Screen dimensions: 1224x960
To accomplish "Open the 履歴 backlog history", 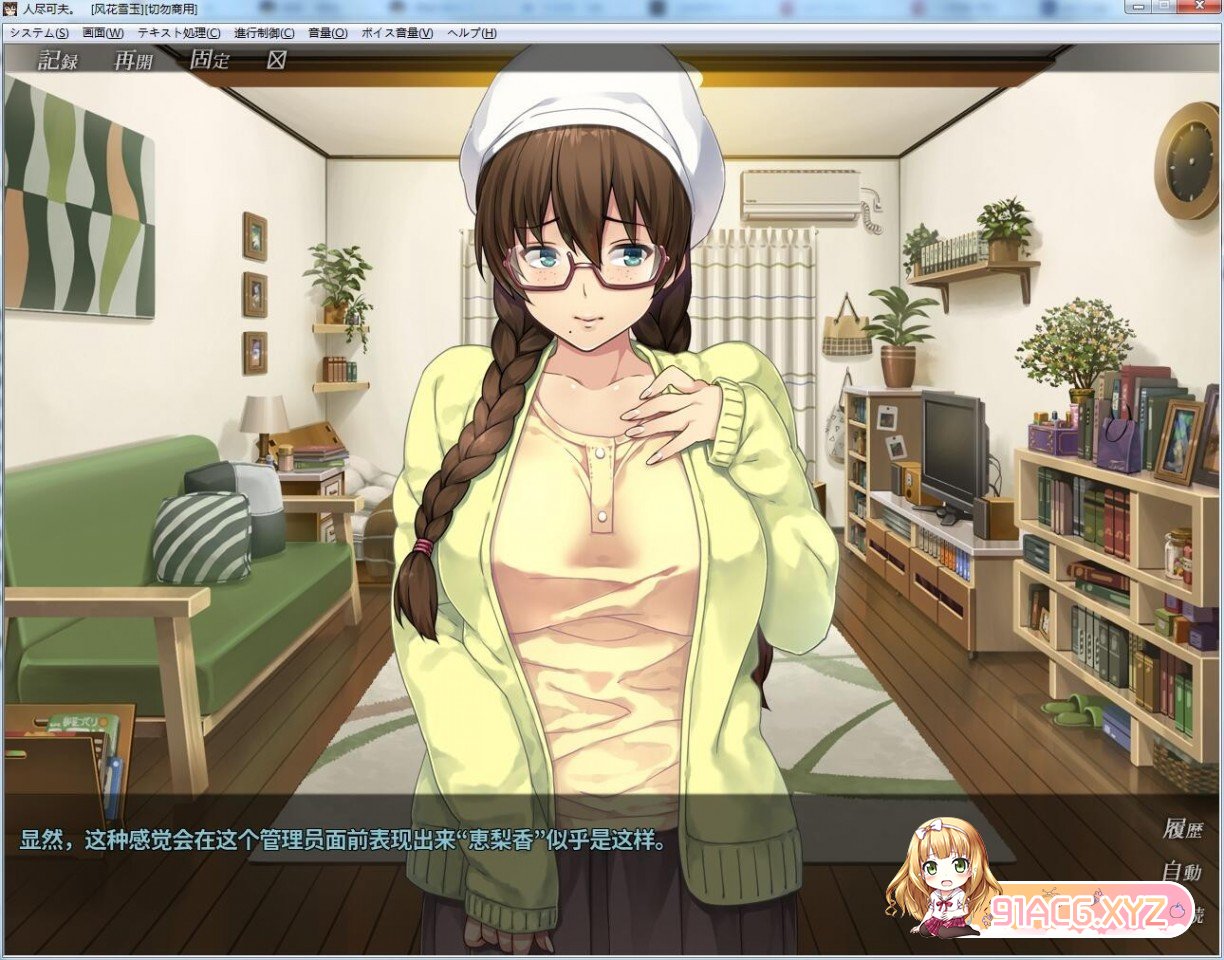I will point(1182,829).
